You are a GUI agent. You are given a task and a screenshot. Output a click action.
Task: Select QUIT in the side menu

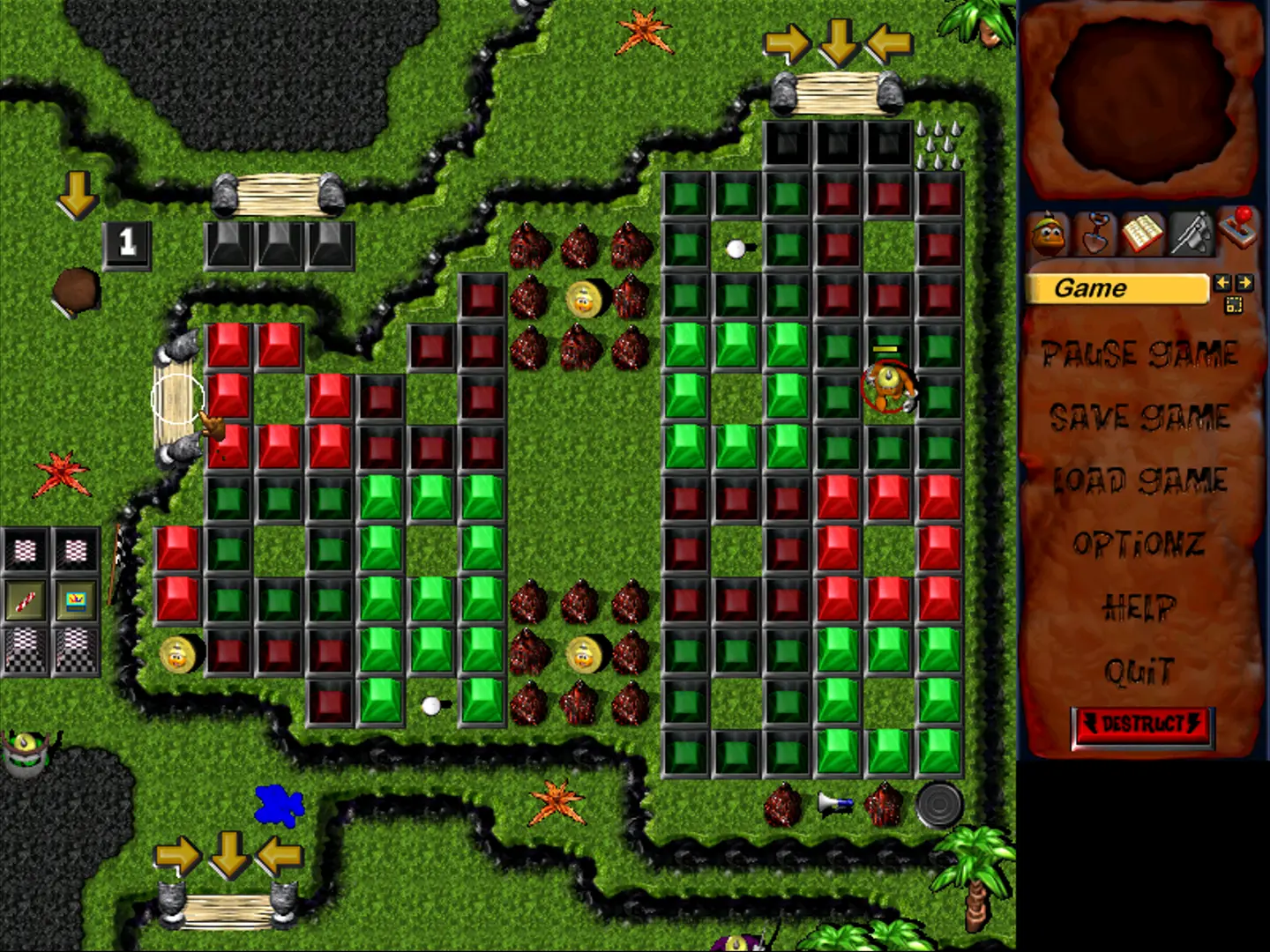1139,672
